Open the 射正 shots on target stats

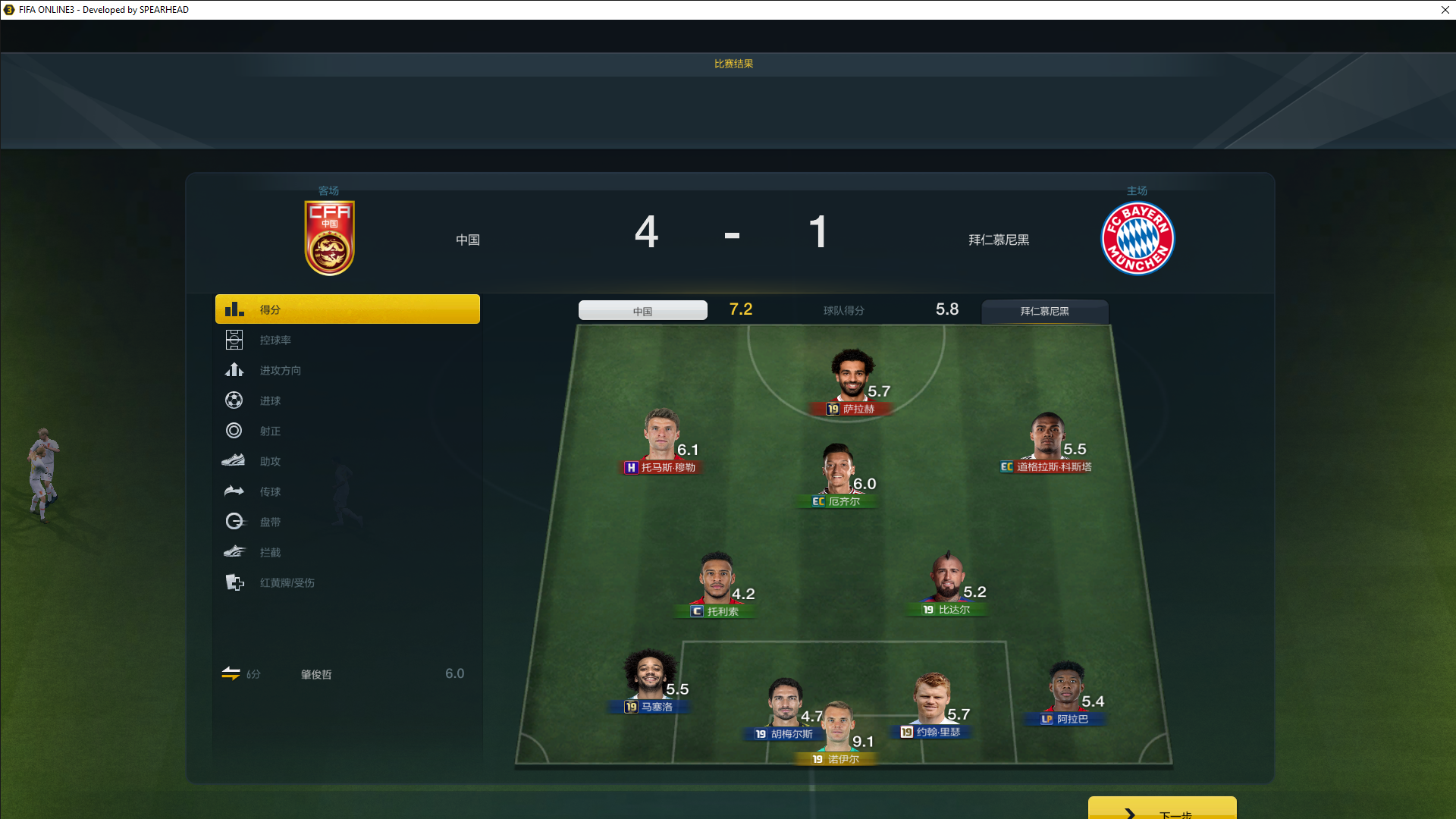pos(347,431)
